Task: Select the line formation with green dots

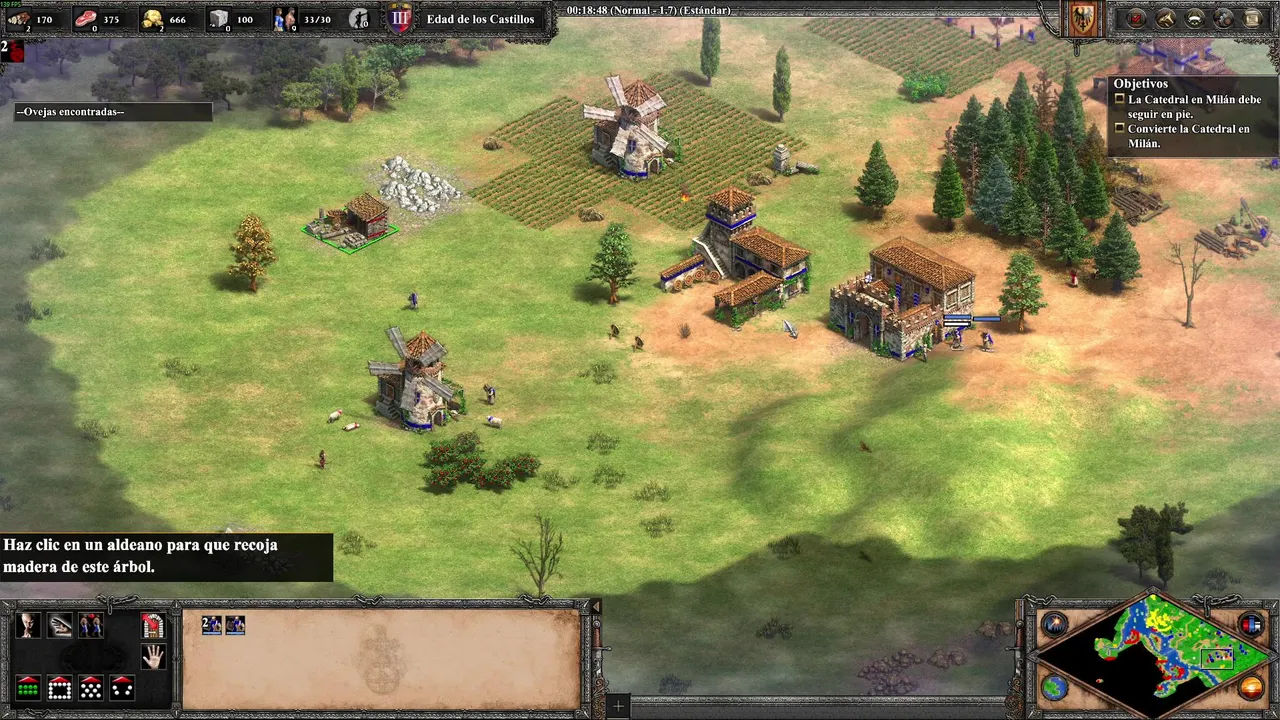Action: tap(28, 688)
